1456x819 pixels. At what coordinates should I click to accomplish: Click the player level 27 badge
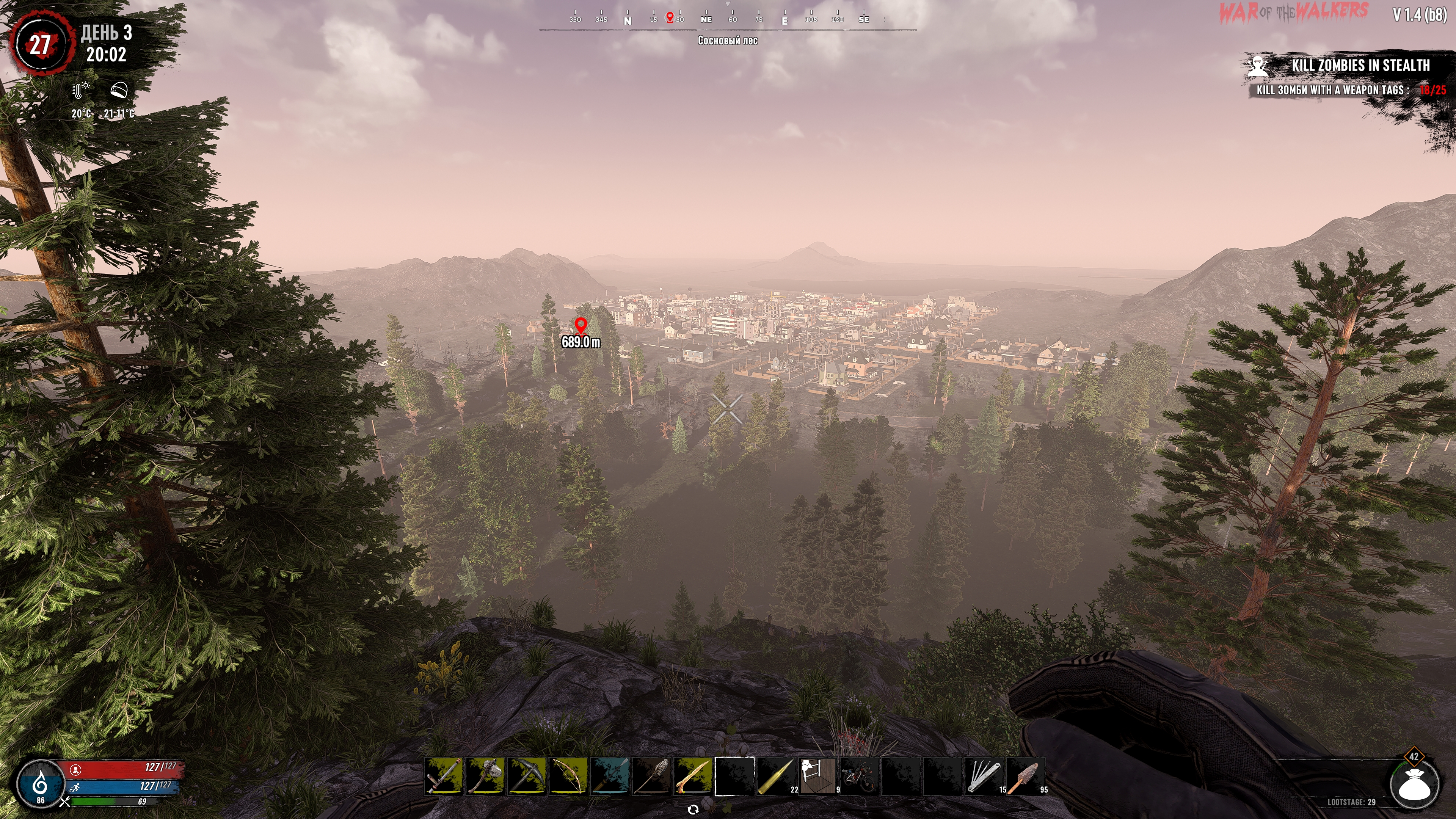(39, 44)
